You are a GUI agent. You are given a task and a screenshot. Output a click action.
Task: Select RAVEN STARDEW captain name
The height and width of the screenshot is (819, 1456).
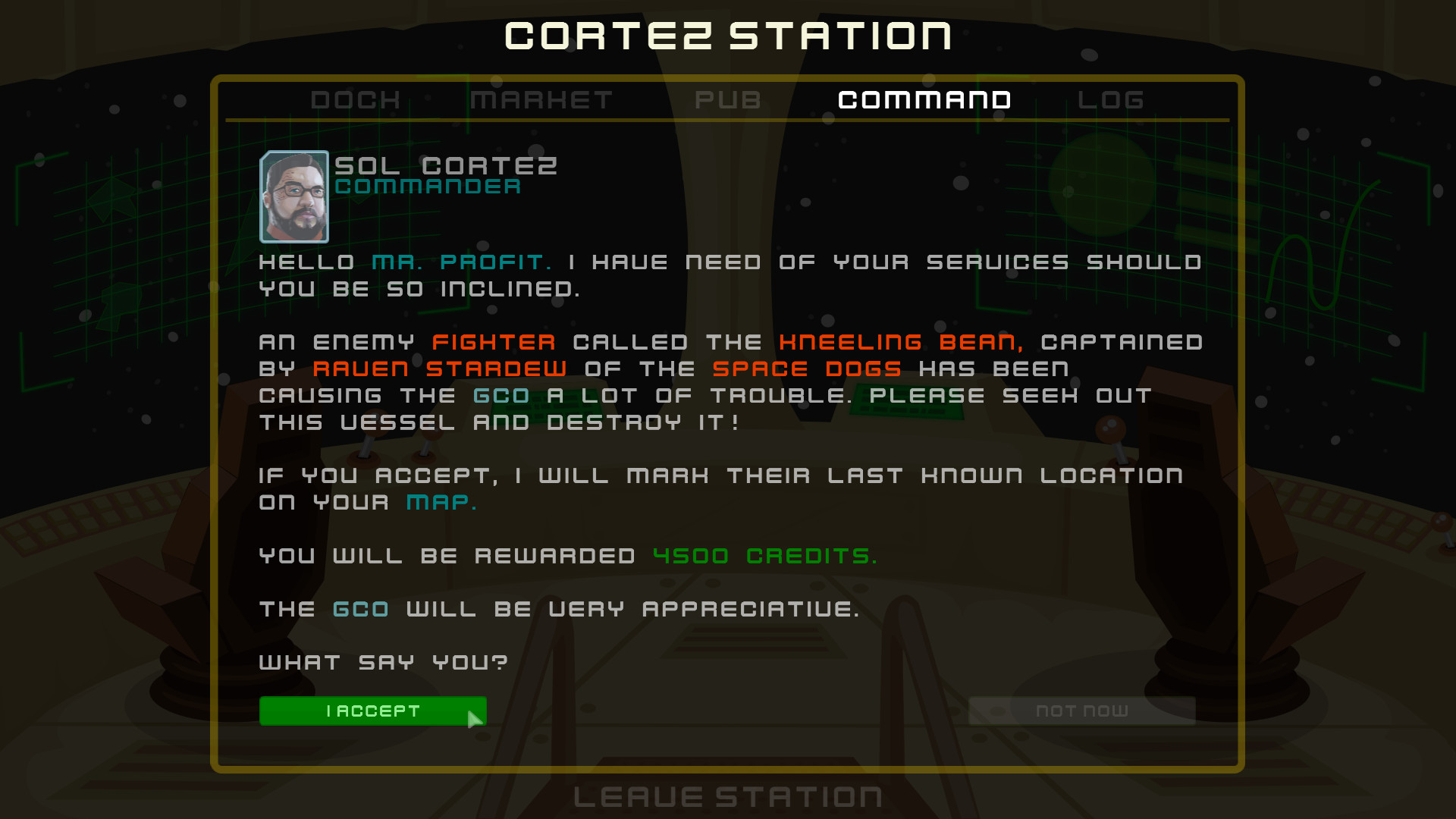pyautogui.click(x=440, y=369)
